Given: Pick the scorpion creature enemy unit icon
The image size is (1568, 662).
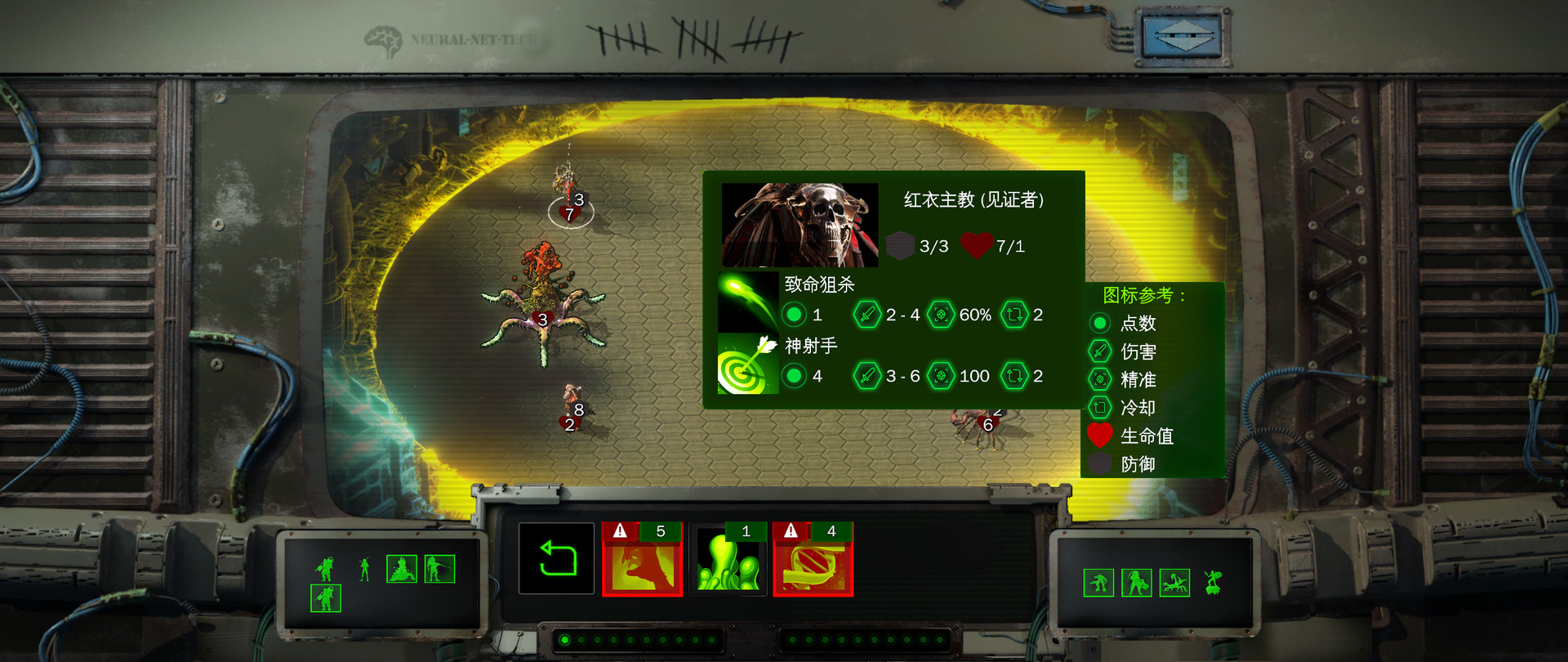Looking at the screenshot, I should pos(1174,584).
